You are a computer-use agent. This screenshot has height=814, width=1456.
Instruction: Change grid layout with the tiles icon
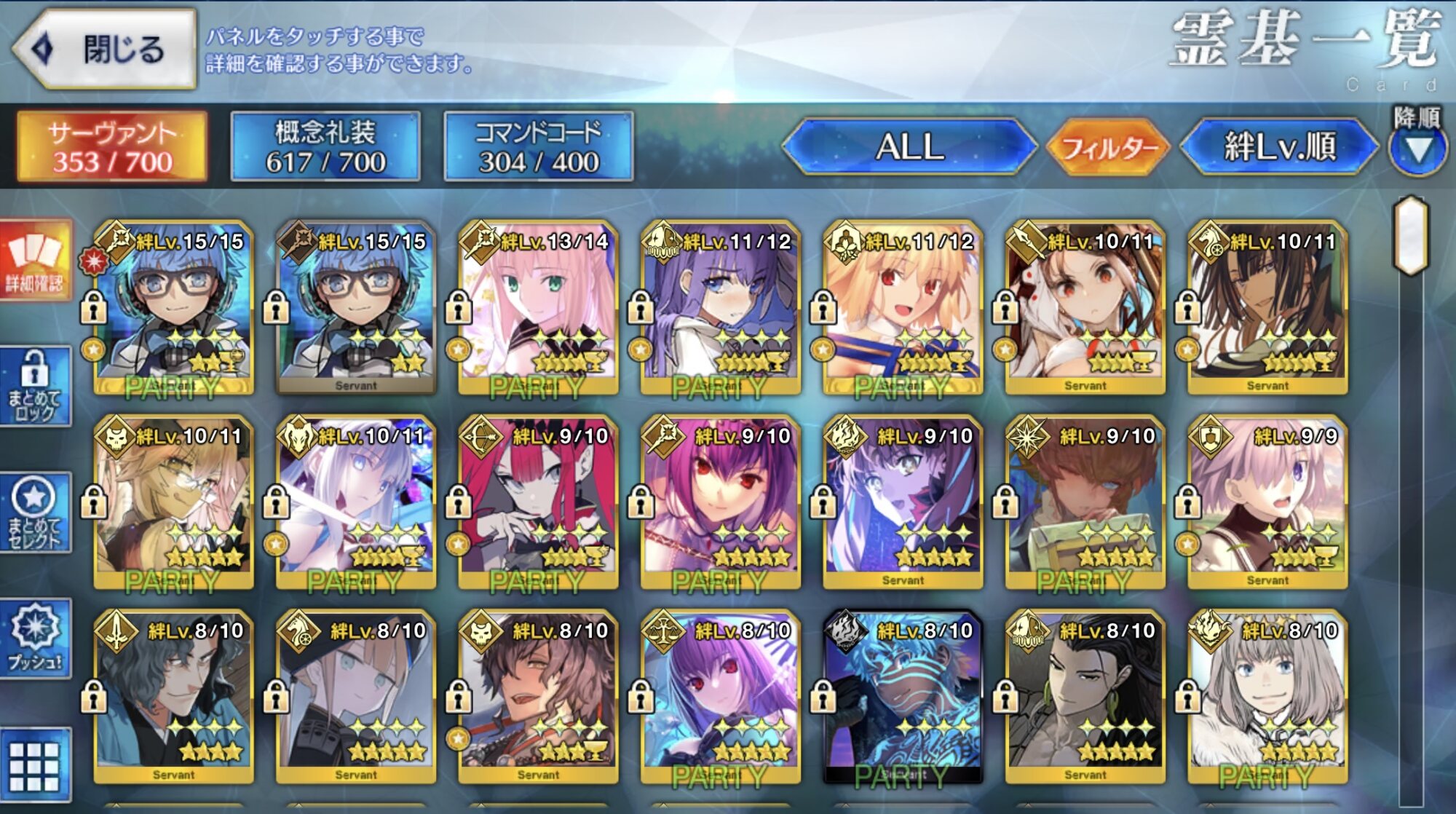click(x=35, y=764)
